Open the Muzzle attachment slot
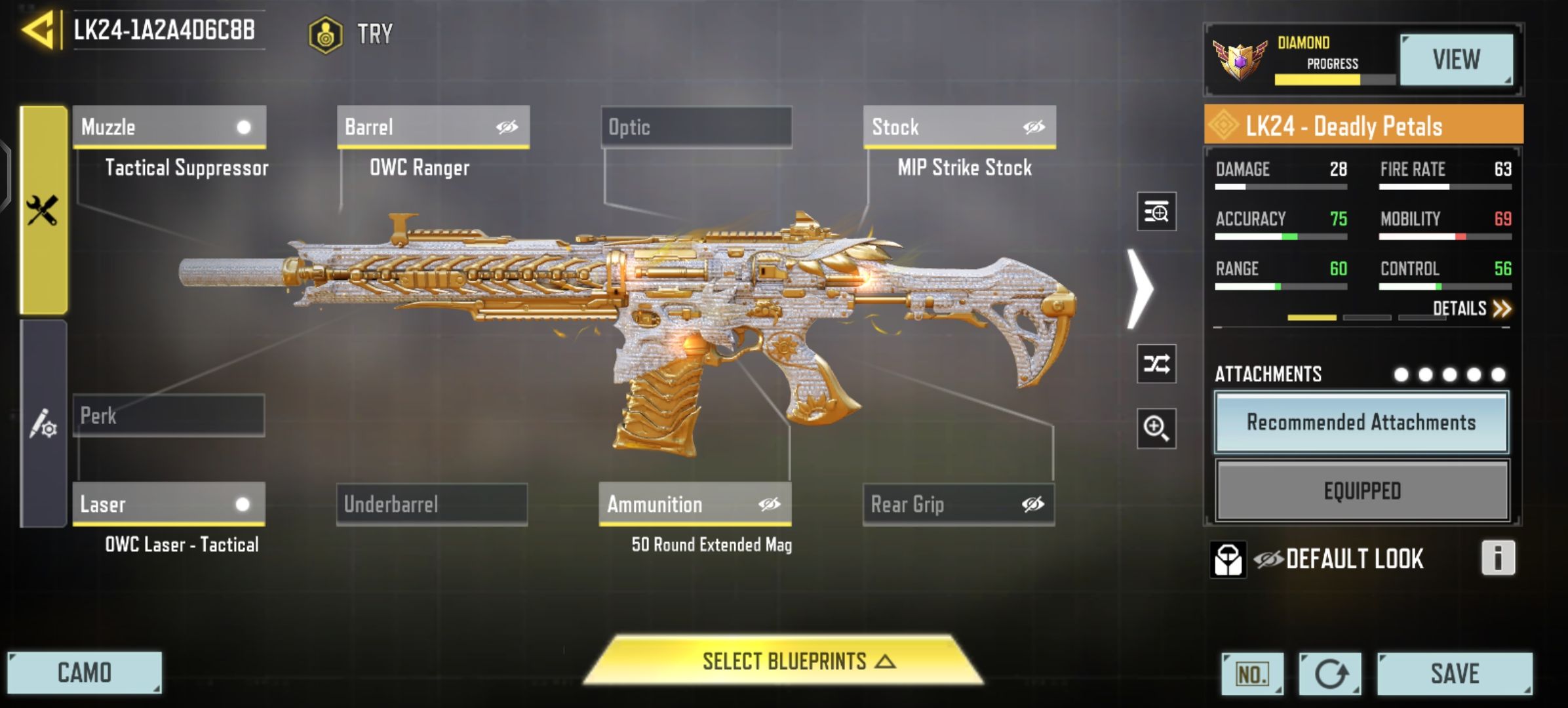 click(x=169, y=127)
